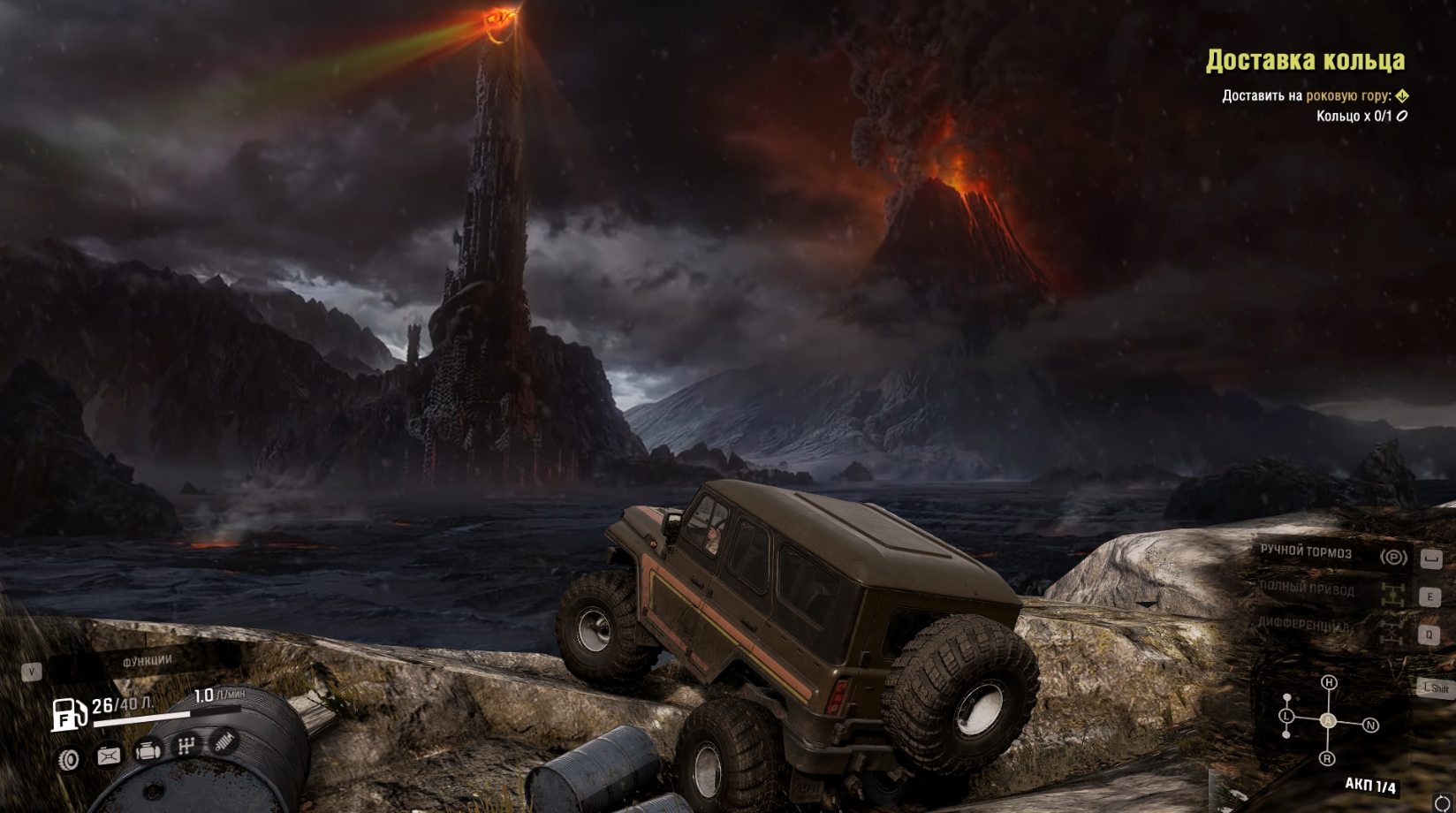
Task: Open the Функции panel
Action: point(147,661)
